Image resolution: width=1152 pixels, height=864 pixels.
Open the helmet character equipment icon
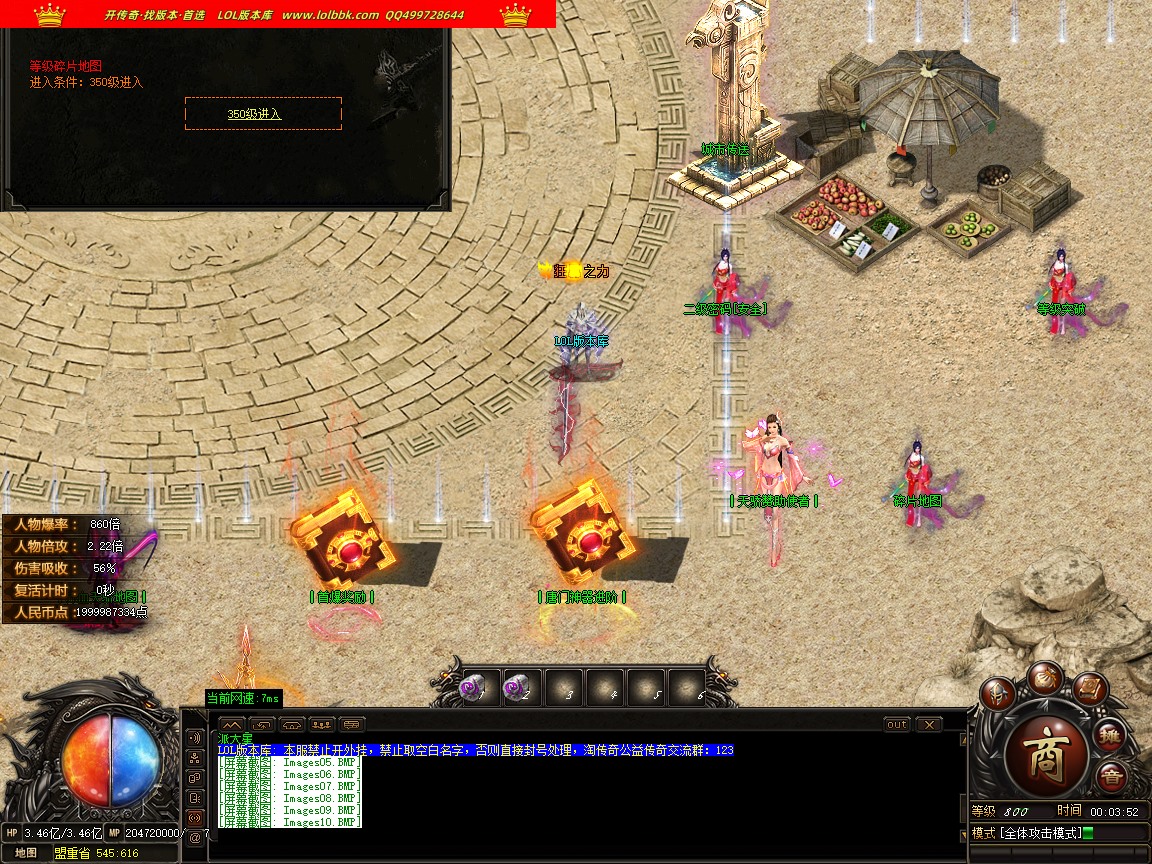[x=997, y=692]
